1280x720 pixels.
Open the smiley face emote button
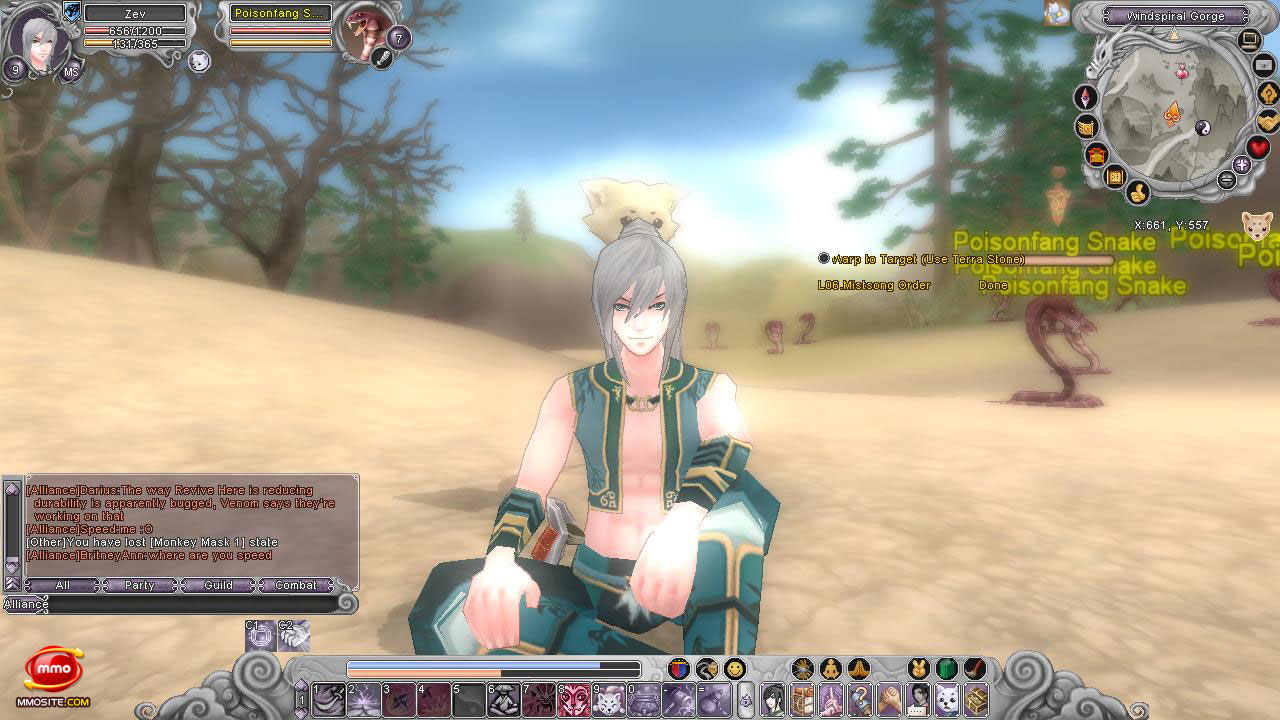(735, 669)
